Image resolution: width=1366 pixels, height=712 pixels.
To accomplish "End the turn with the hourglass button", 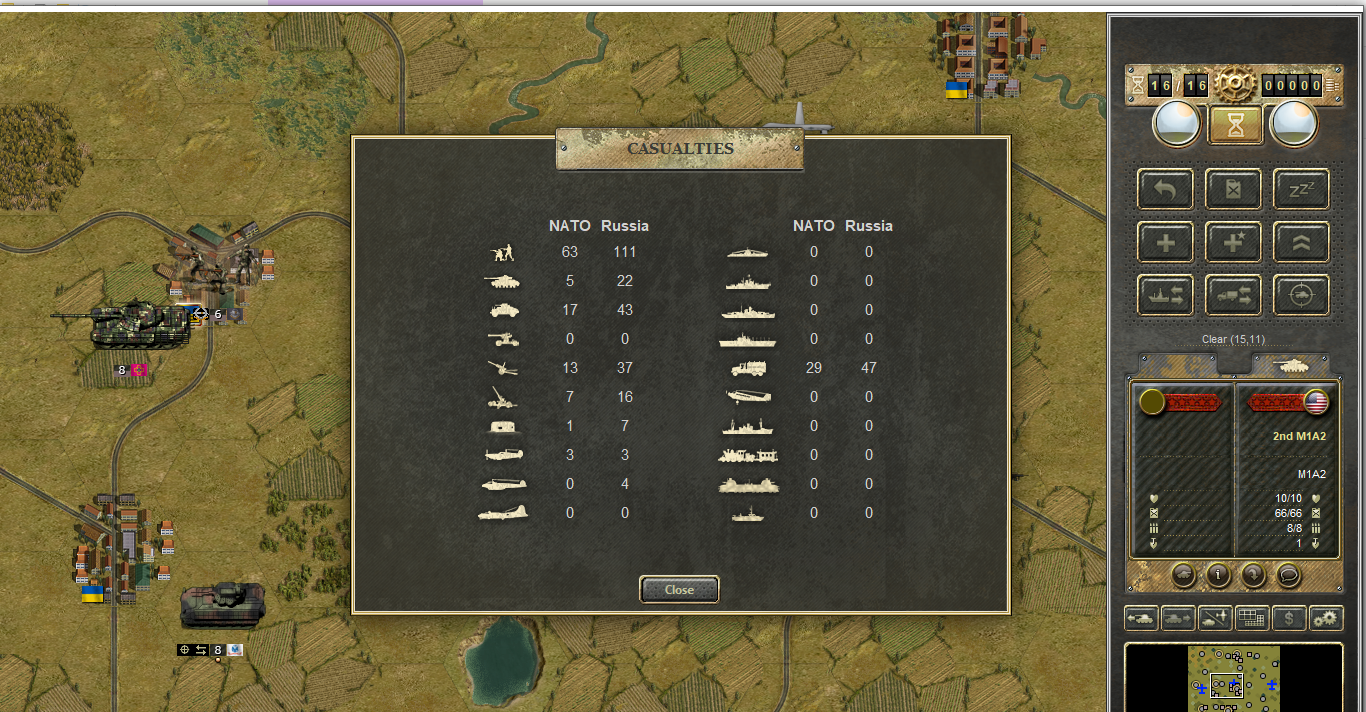I will pos(1234,125).
